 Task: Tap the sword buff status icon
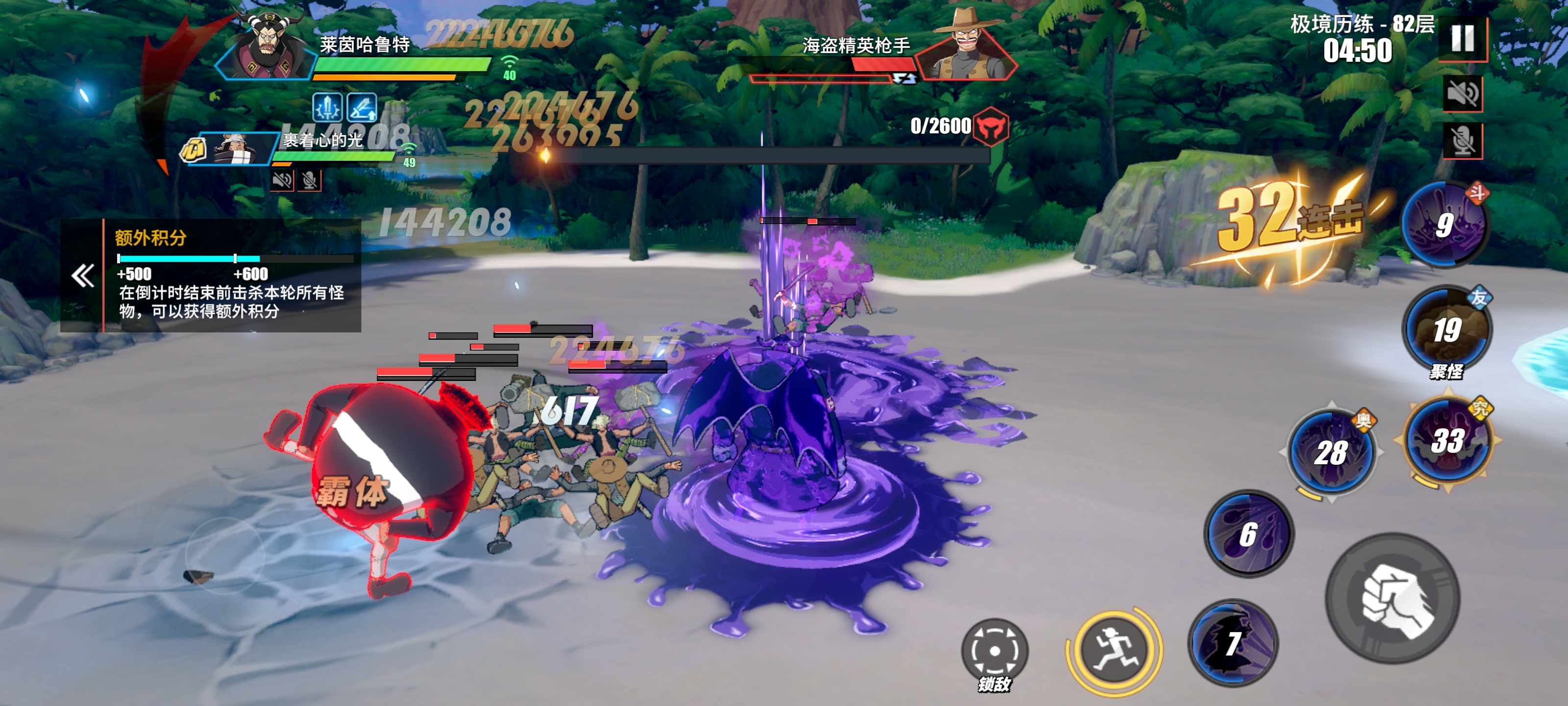coord(327,107)
